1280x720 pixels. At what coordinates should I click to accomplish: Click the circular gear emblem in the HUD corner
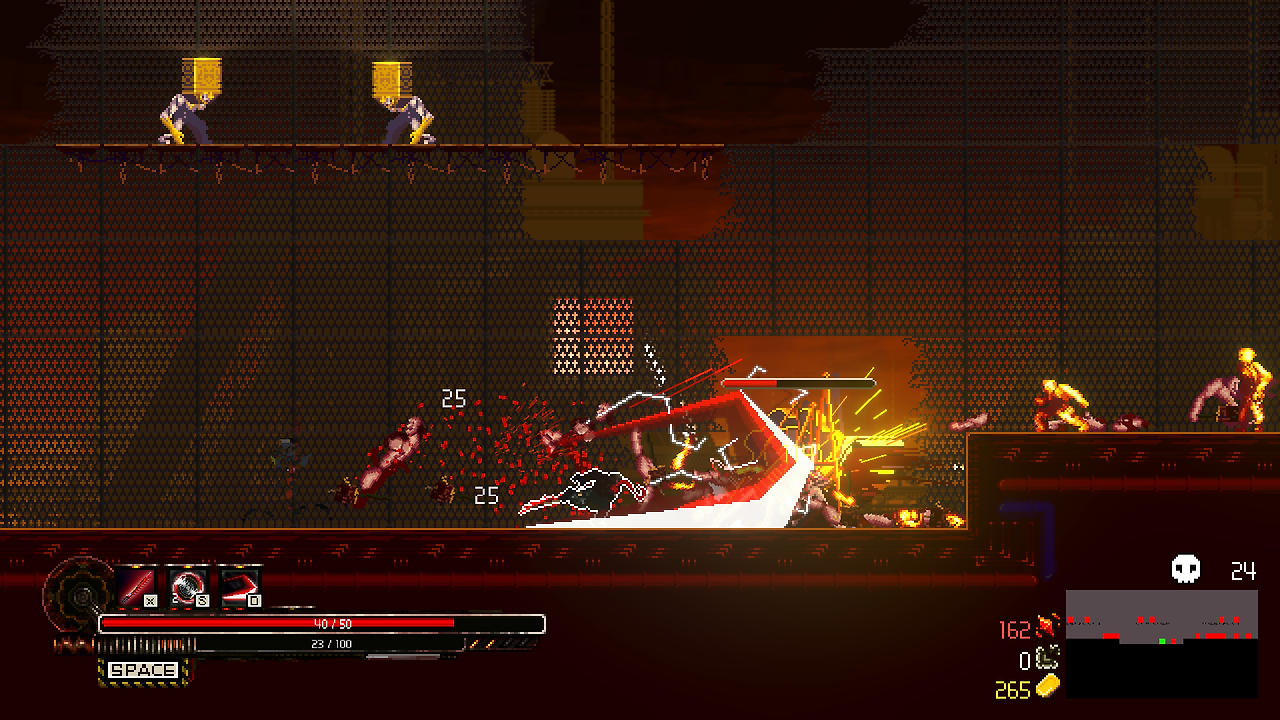pyautogui.click(x=78, y=595)
